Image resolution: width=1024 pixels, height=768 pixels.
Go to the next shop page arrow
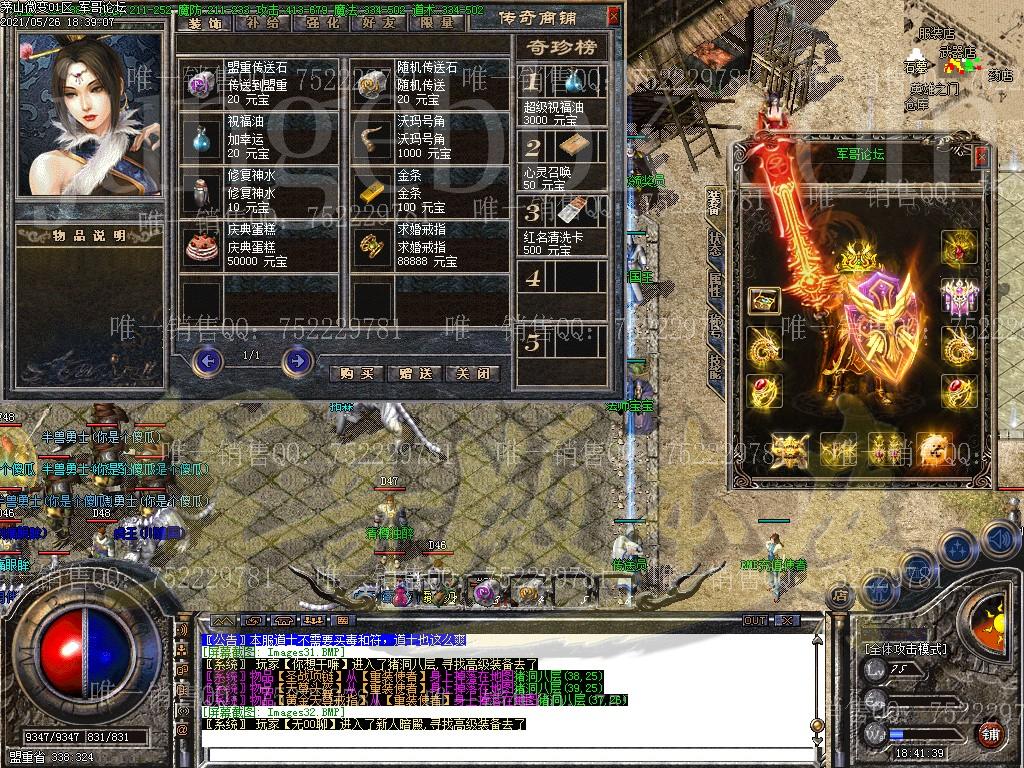pyautogui.click(x=297, y=360)
